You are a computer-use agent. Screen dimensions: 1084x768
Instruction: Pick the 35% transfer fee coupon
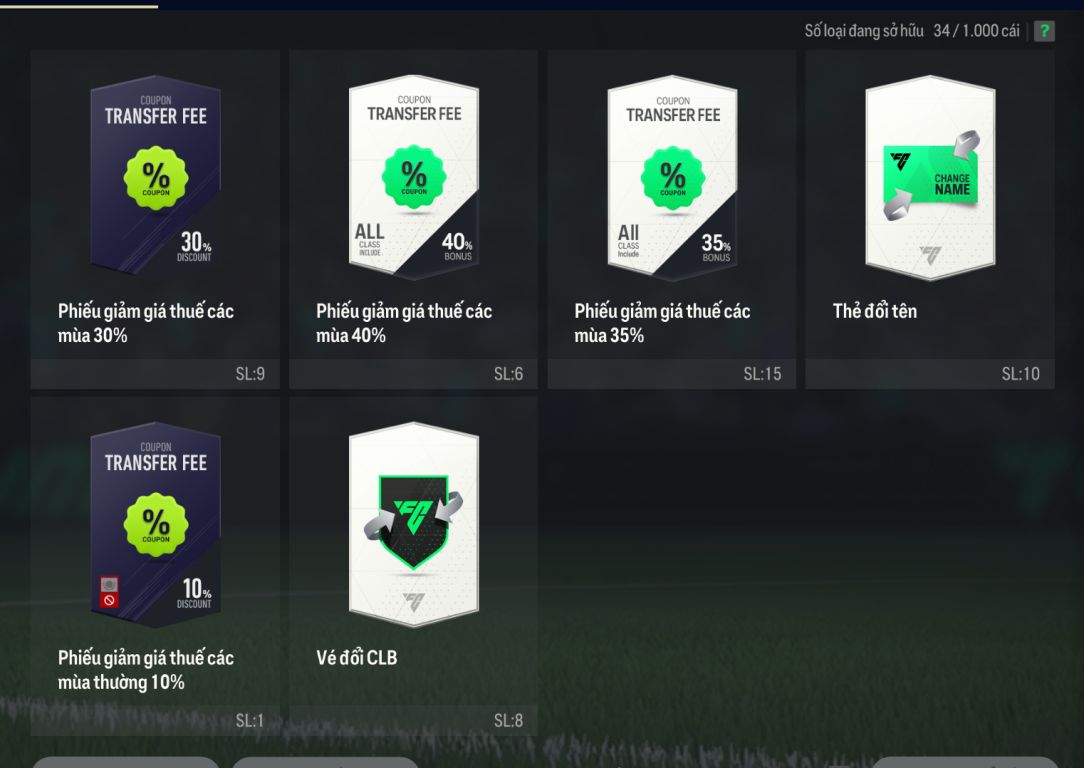[672, 177]
